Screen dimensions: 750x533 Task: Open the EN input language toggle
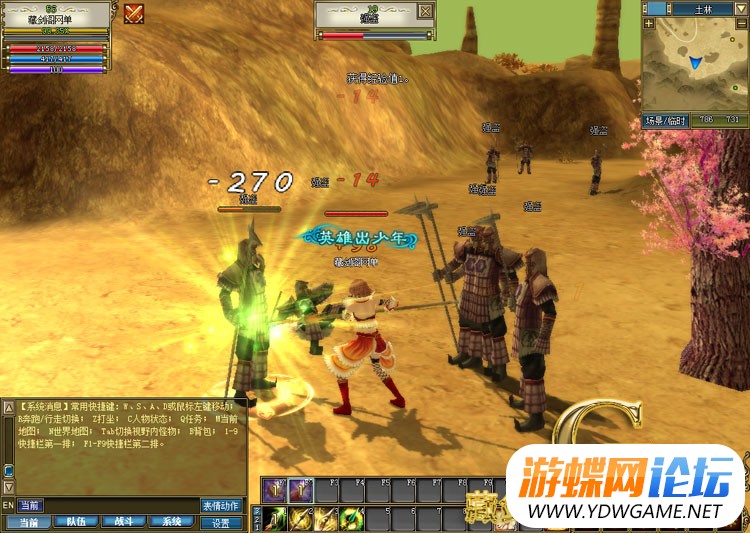coord(8,506)
